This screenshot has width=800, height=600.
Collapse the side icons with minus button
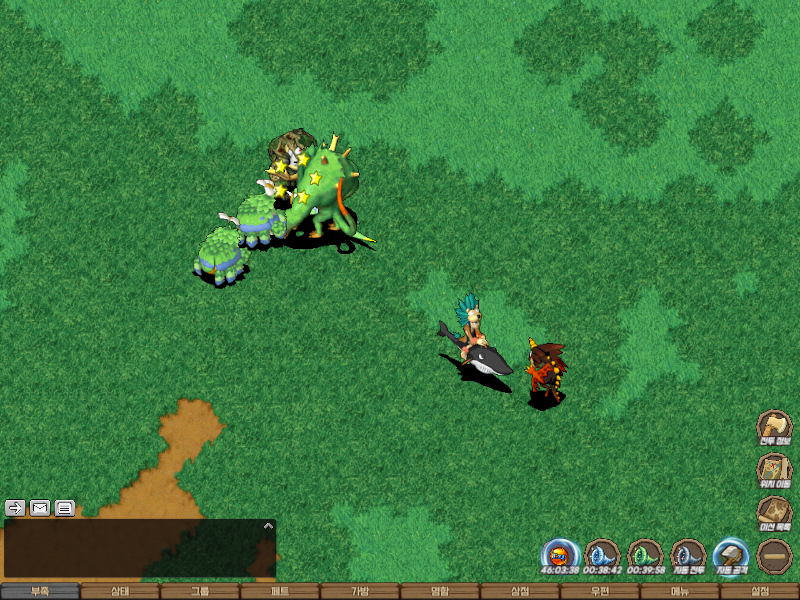pyautogui.click(x=774, y=556)
